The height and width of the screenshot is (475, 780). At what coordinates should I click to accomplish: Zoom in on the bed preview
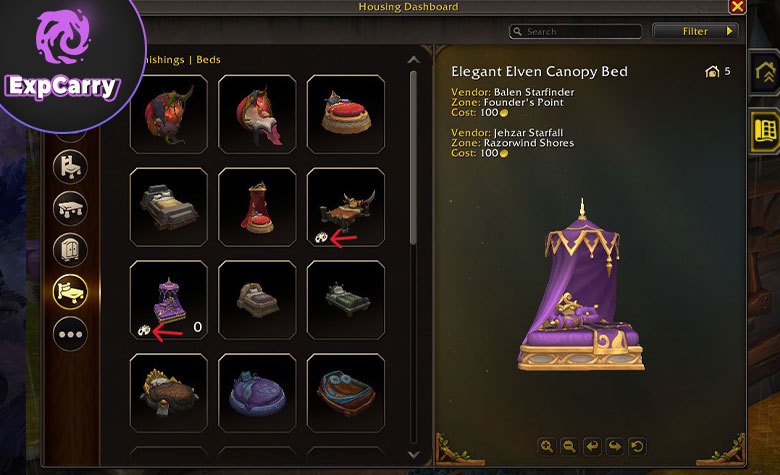[547, 446]
